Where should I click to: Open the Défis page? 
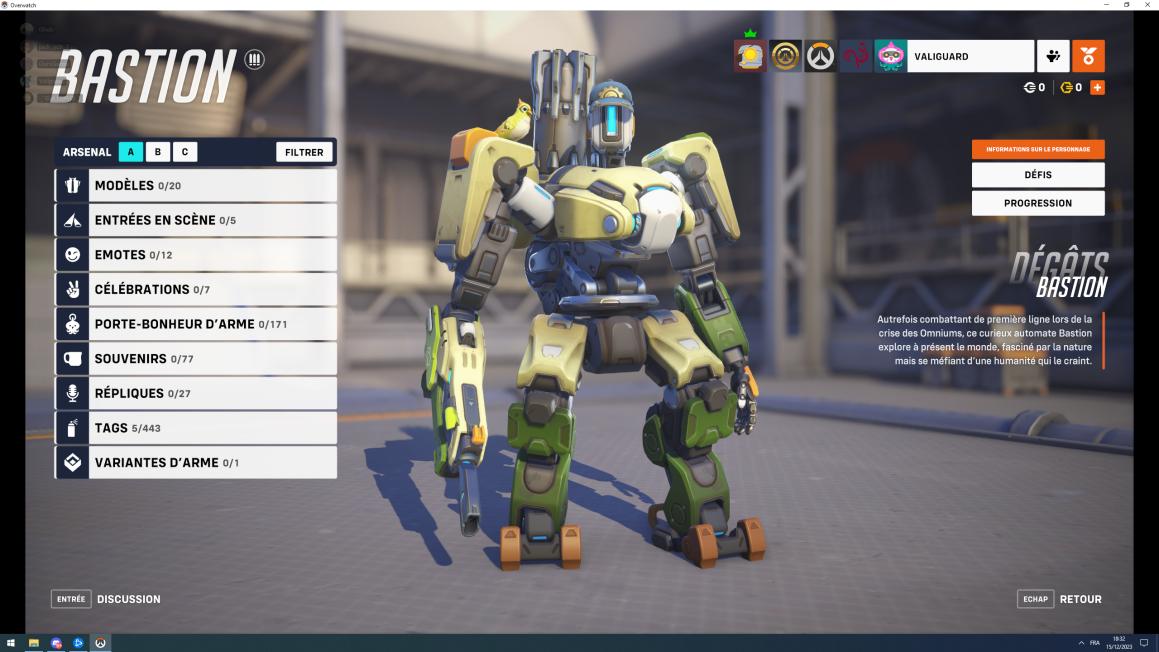1038,175
